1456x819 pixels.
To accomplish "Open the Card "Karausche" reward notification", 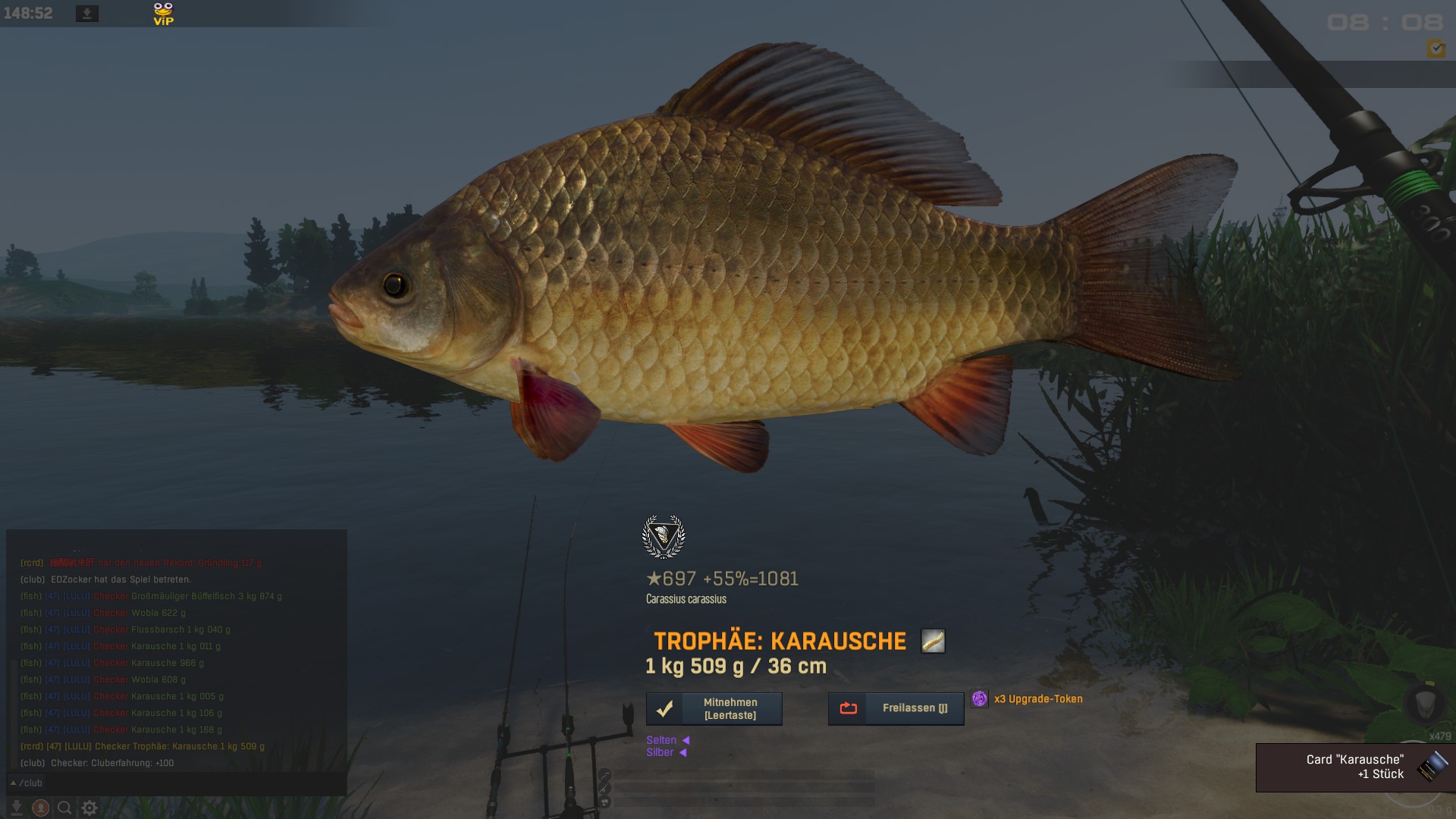I will [1355, 767].
